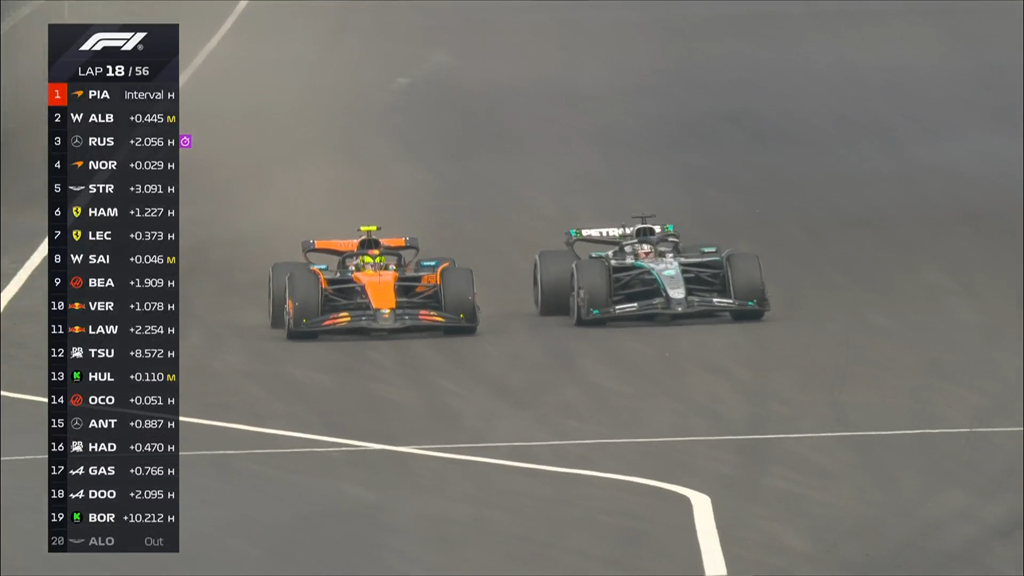This screenshot has width=1024, height=576.
Task: Choose the ANT driver row
Action: (113, 424)
